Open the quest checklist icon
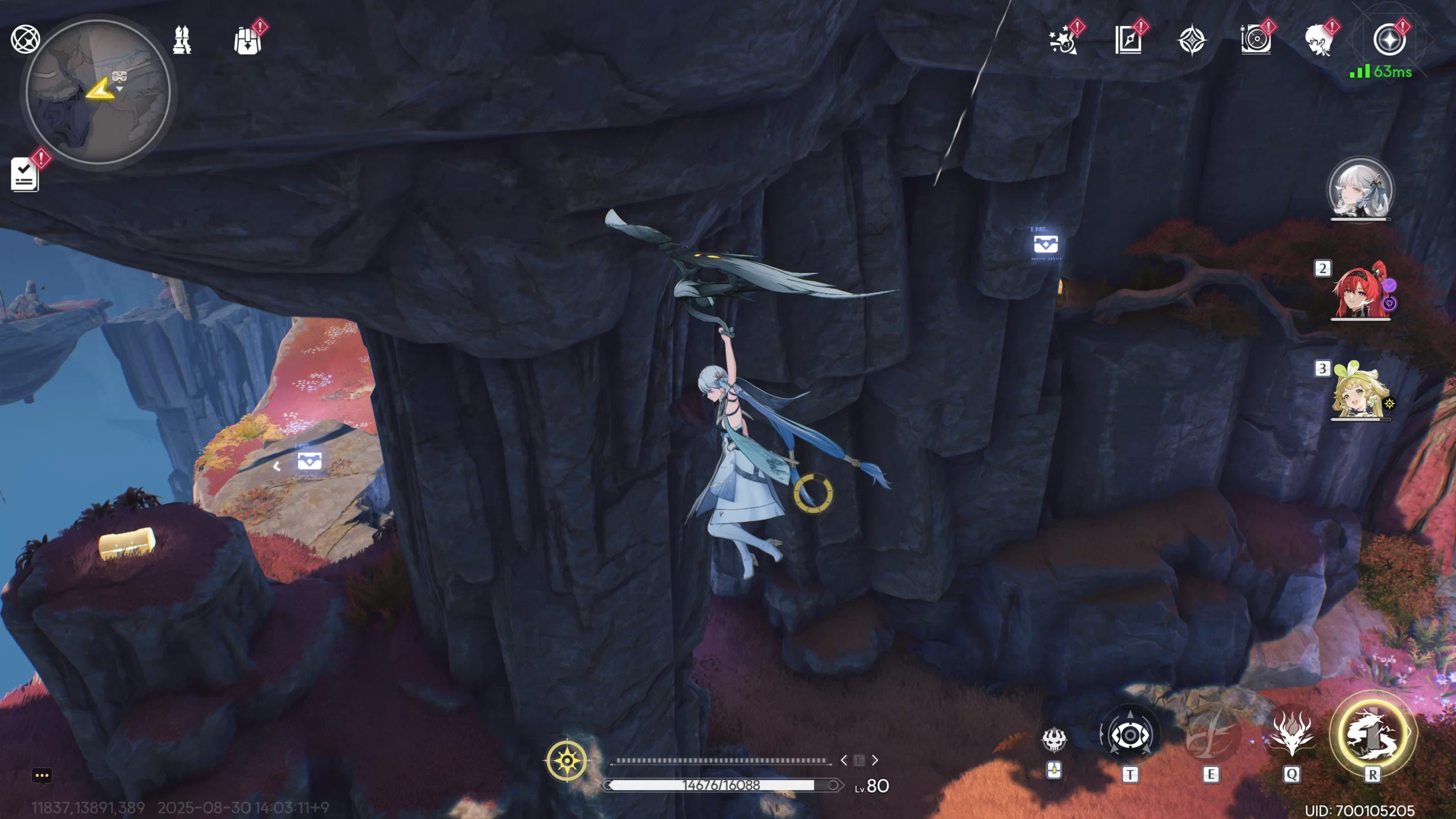 pos(25,175)
